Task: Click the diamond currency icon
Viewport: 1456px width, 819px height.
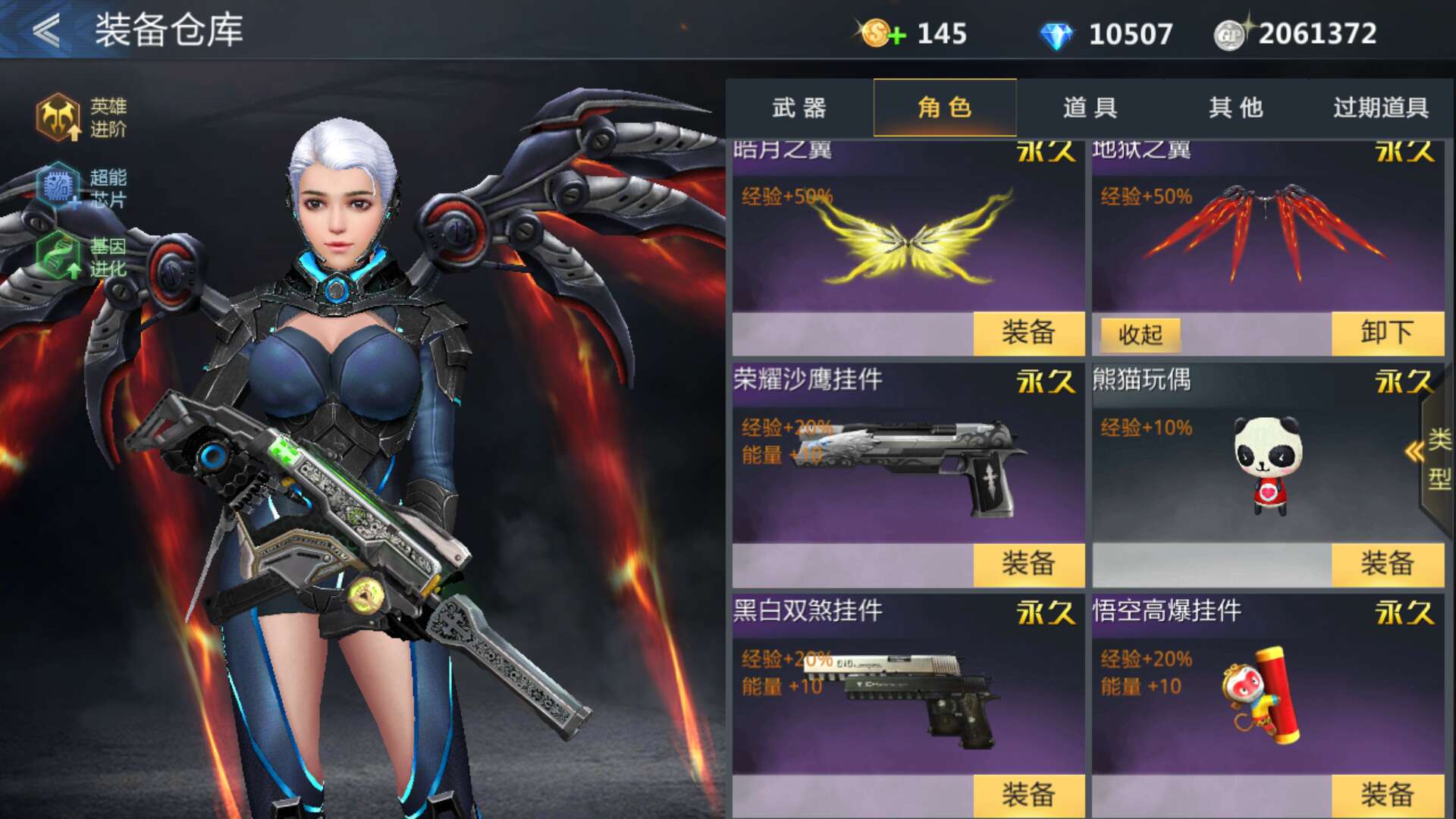Action: coord(1059,32)
